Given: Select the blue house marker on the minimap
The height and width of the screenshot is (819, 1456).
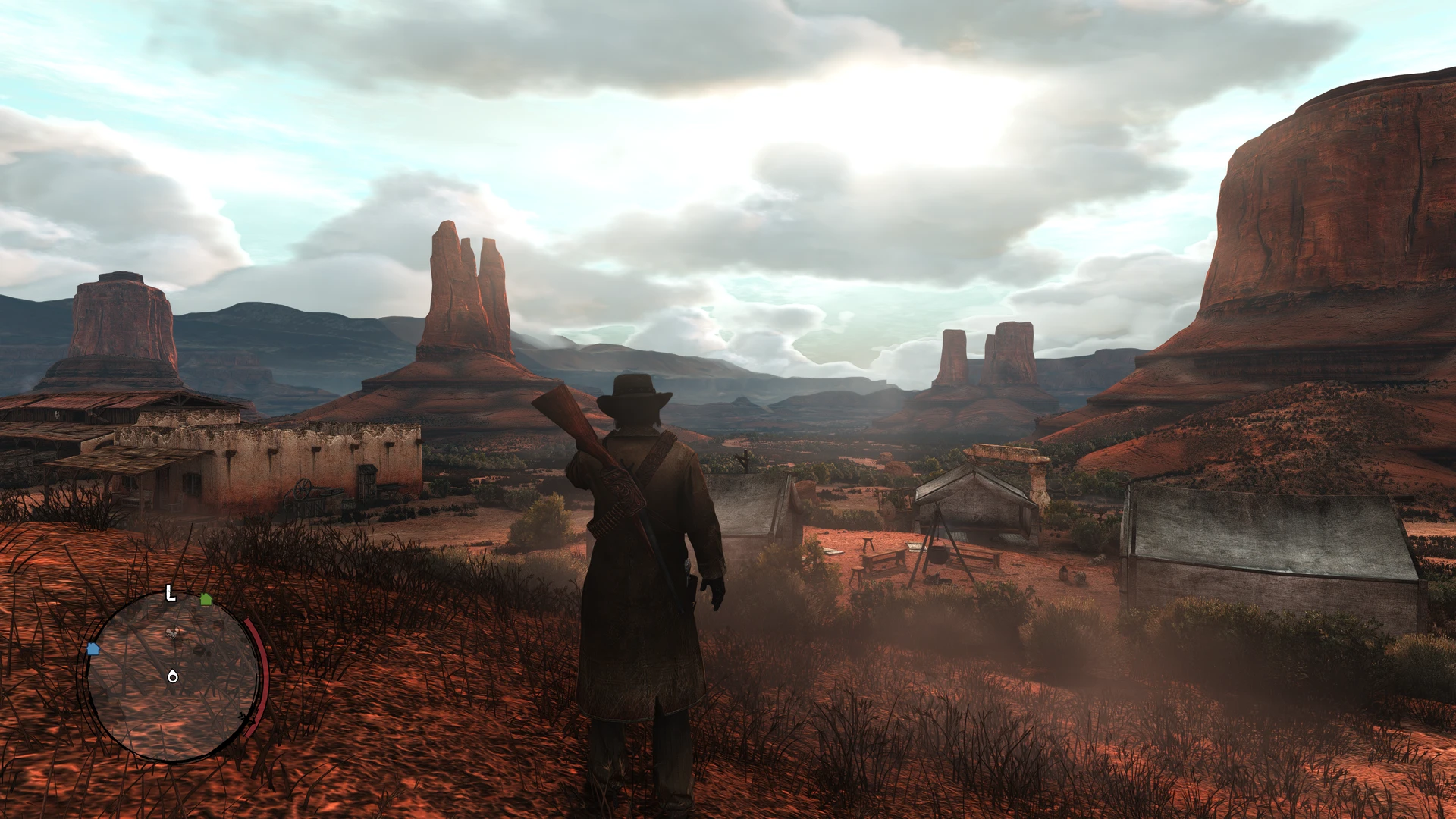Looking at the screenshot, I should (93, 649).
